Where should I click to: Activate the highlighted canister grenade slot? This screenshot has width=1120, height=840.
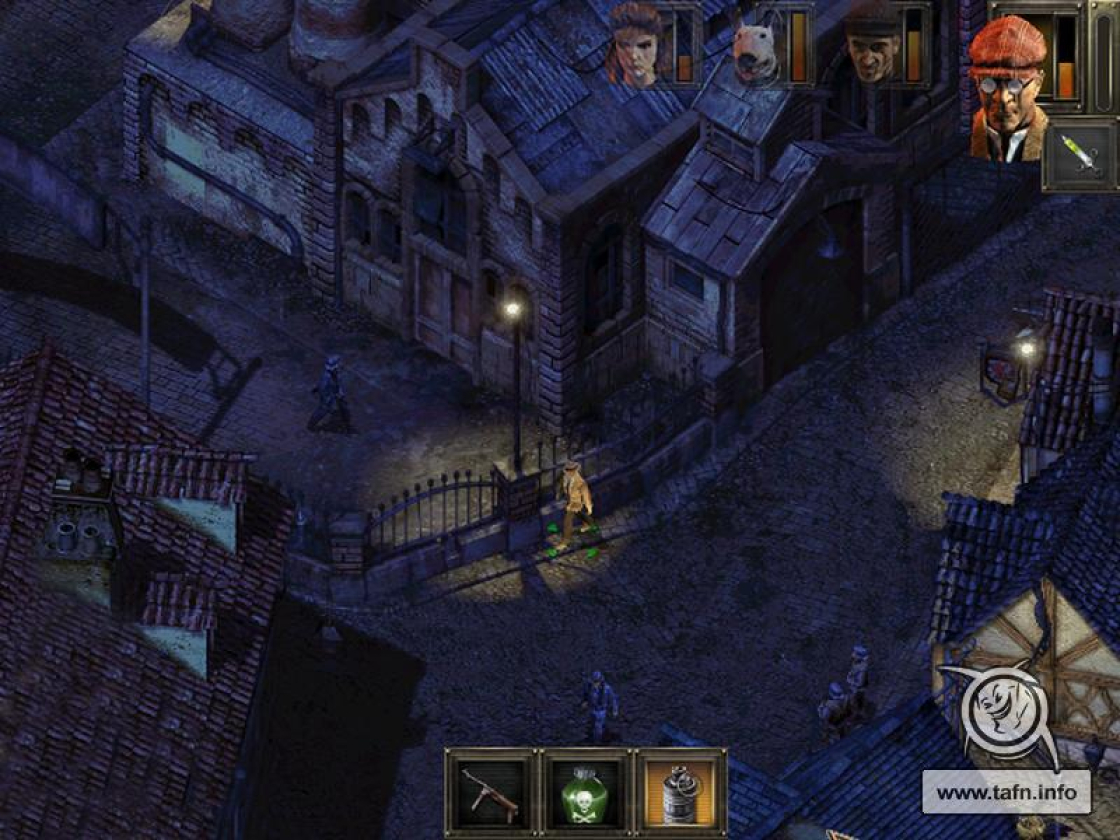[x=681, y=791]
